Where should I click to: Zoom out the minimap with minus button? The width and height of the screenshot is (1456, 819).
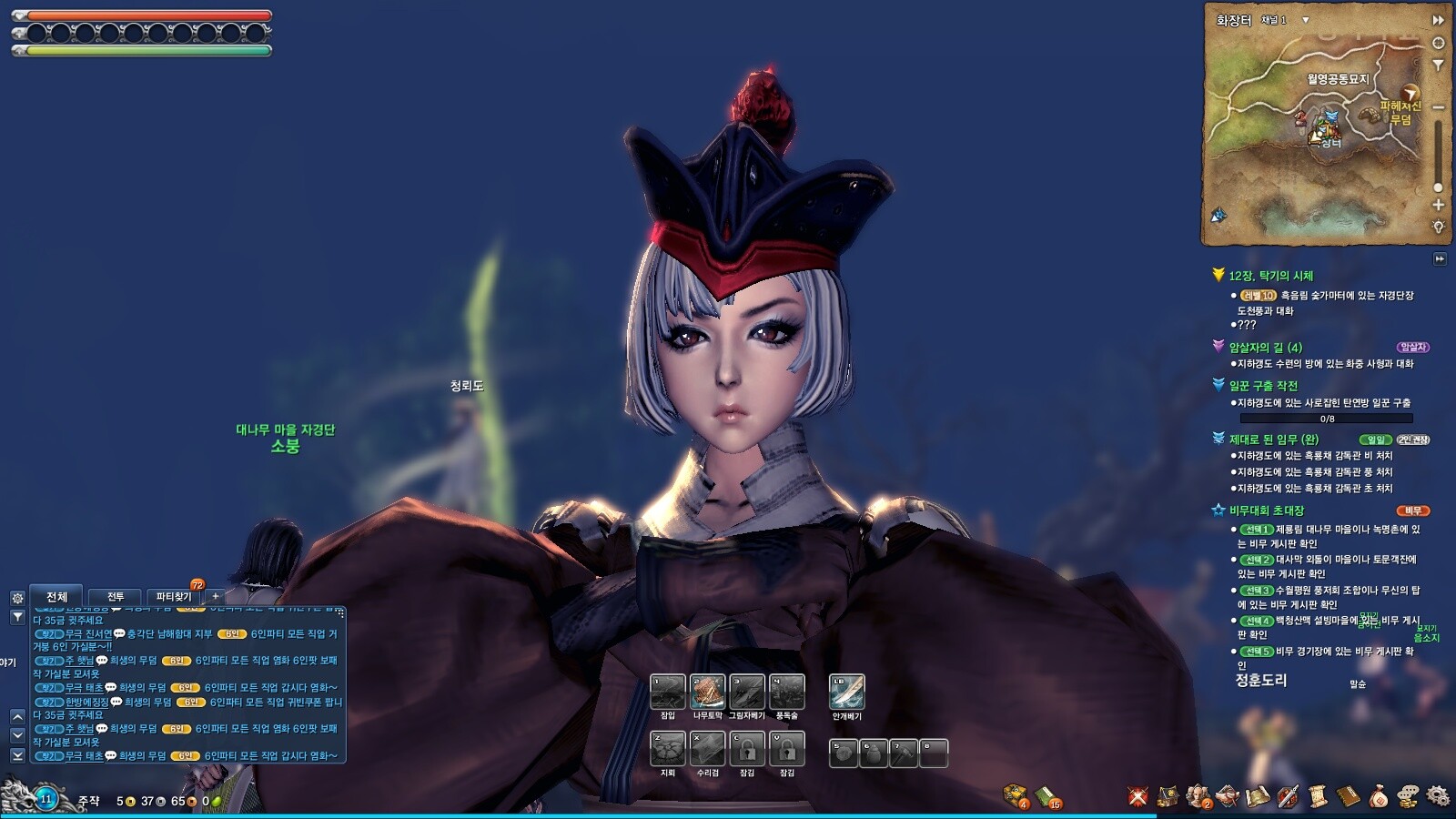pyautogui.click(x=1438, y=107)
